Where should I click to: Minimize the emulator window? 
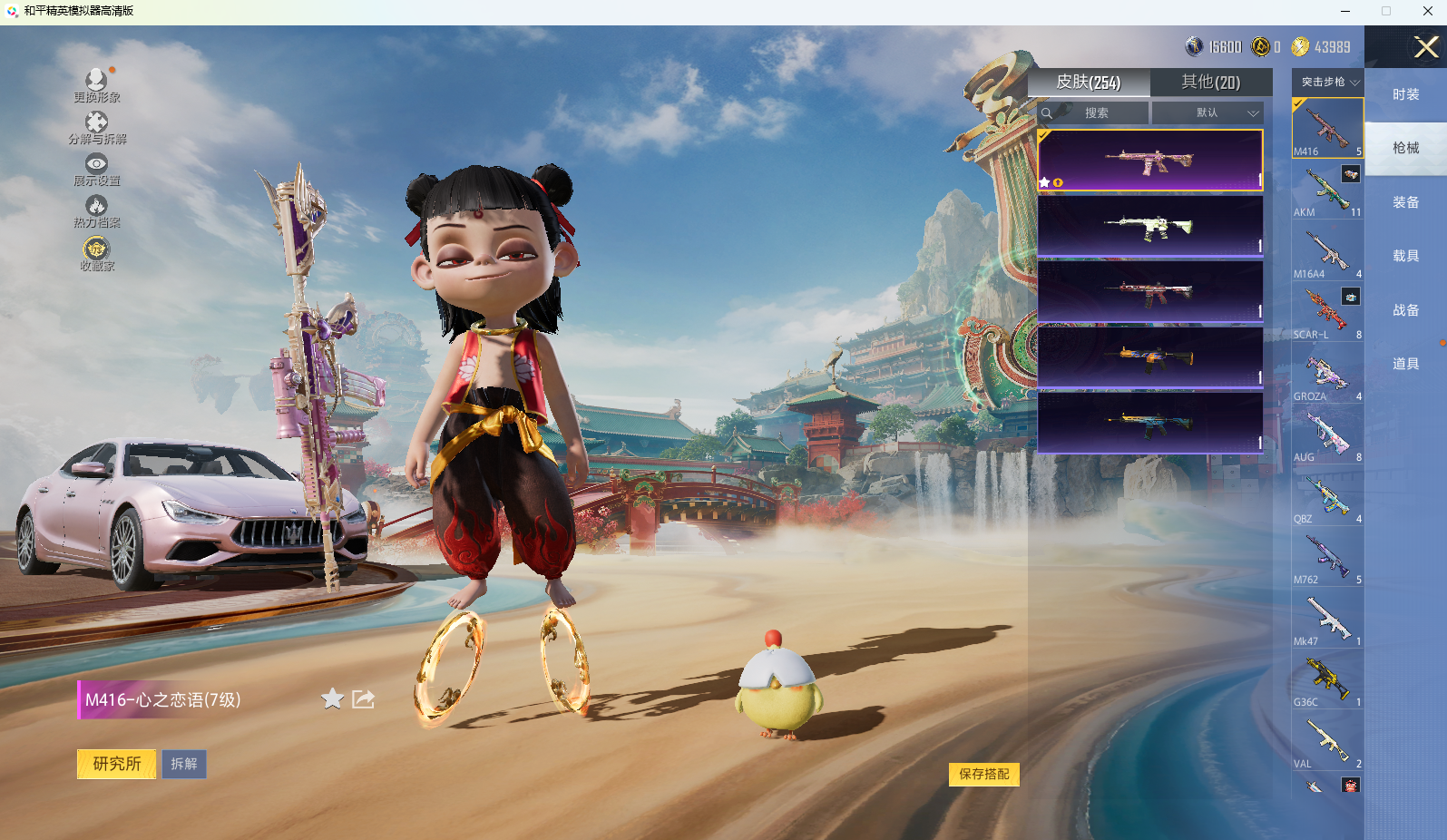(x=1344, y=11)
